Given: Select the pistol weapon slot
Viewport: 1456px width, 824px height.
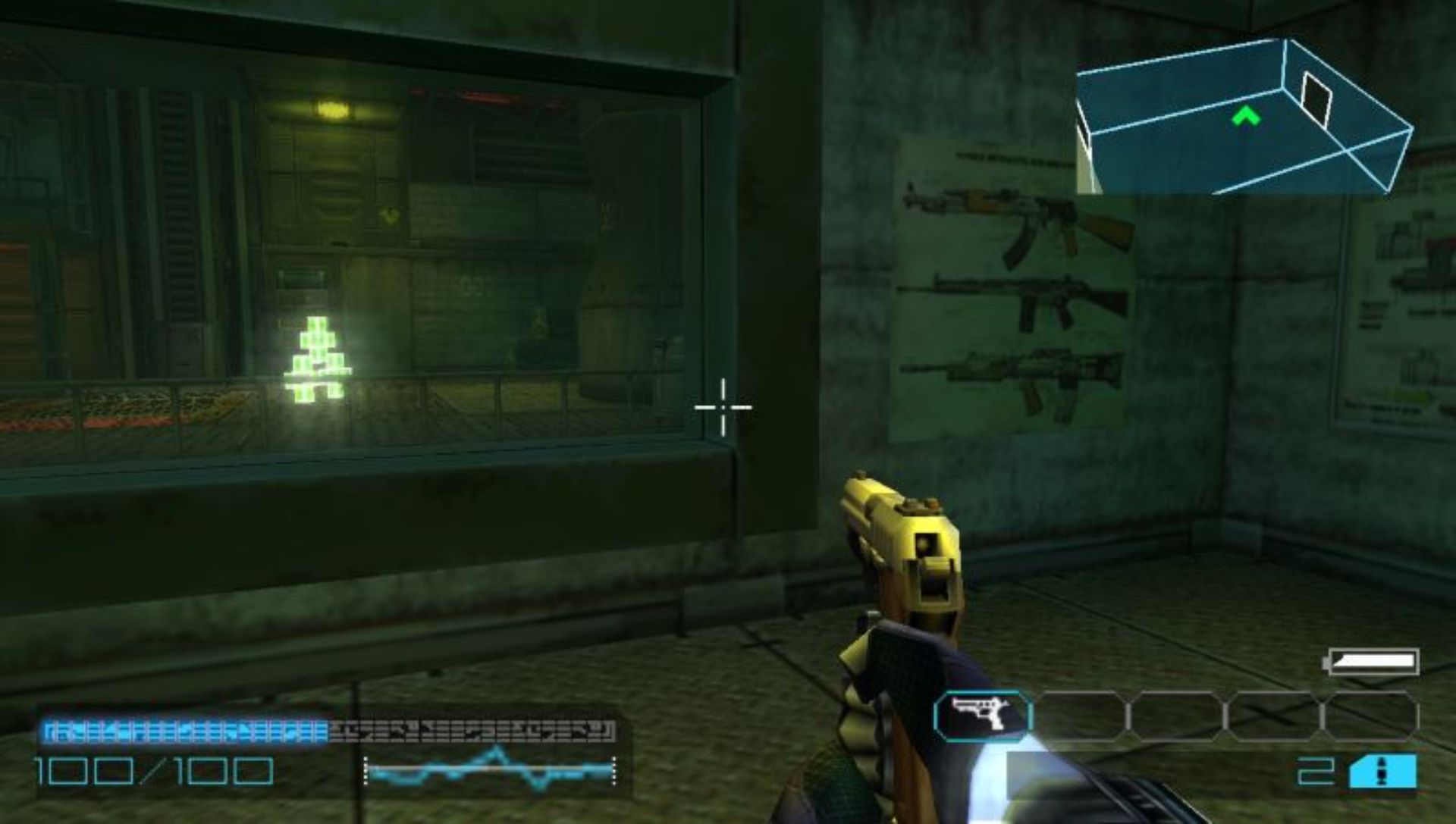Looking at the screenshot, I should 983,716.
